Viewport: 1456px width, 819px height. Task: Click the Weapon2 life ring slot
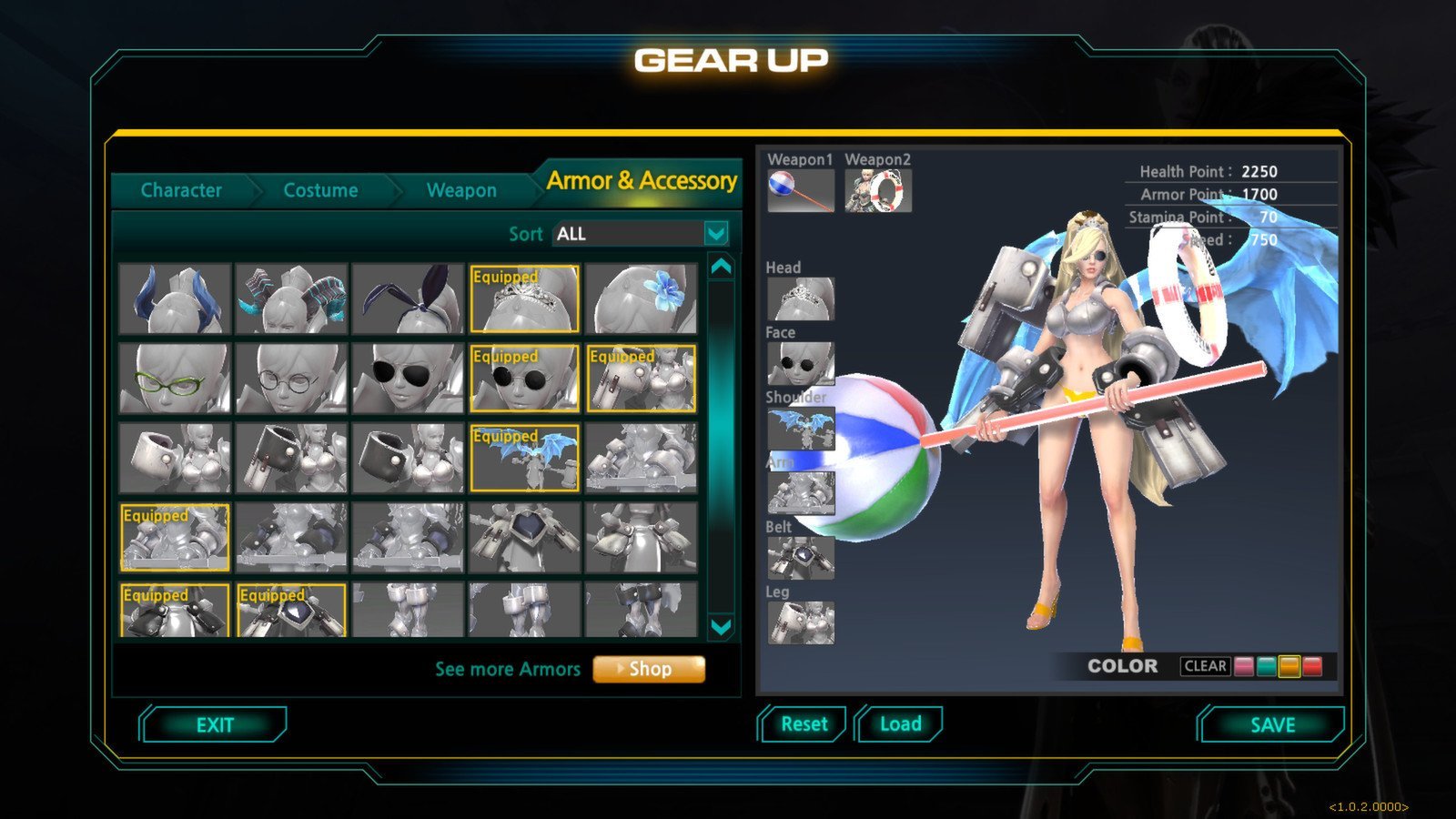pos(878,191)
